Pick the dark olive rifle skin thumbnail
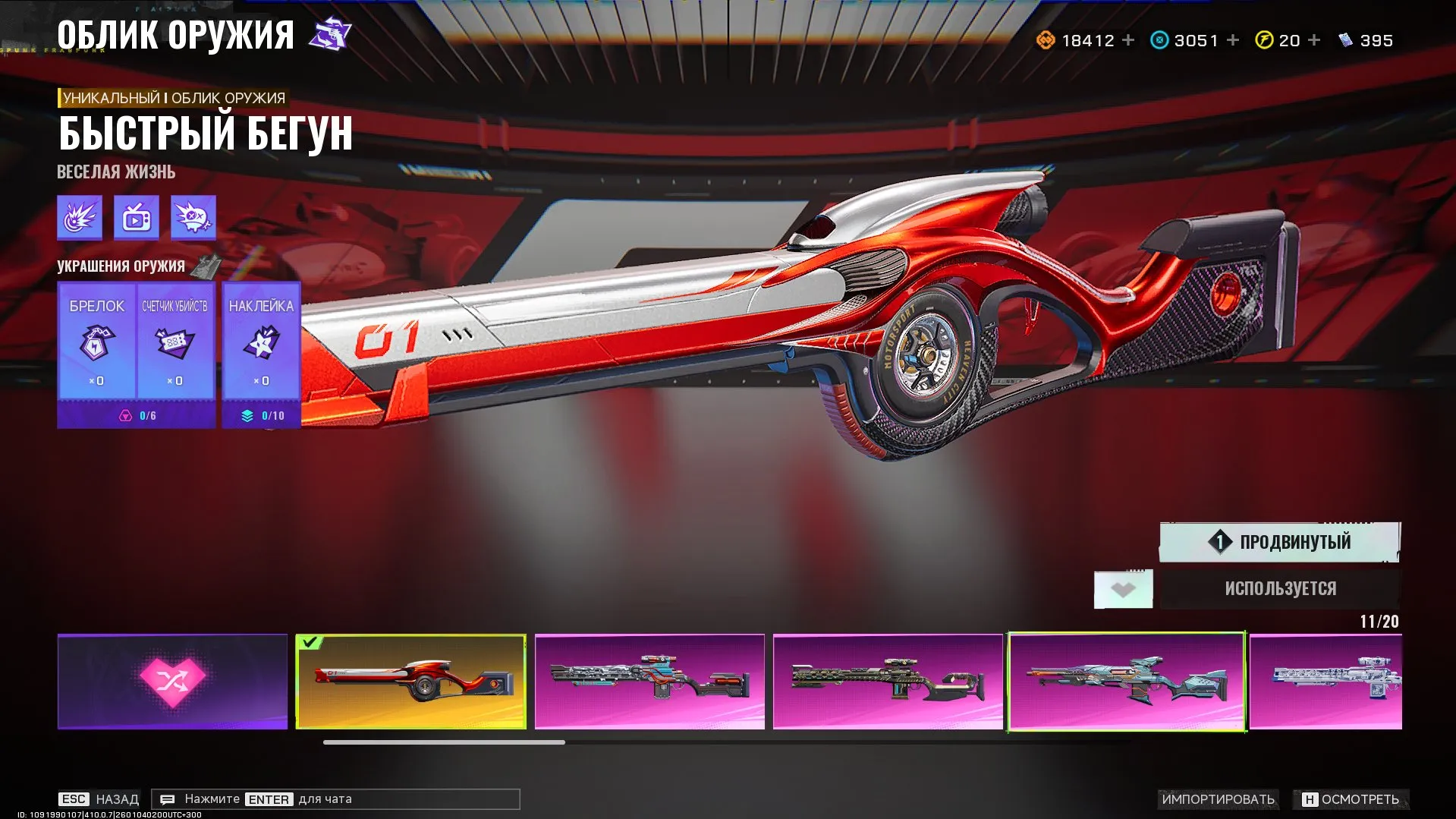1456x819 pixels. tap(888, 681)
